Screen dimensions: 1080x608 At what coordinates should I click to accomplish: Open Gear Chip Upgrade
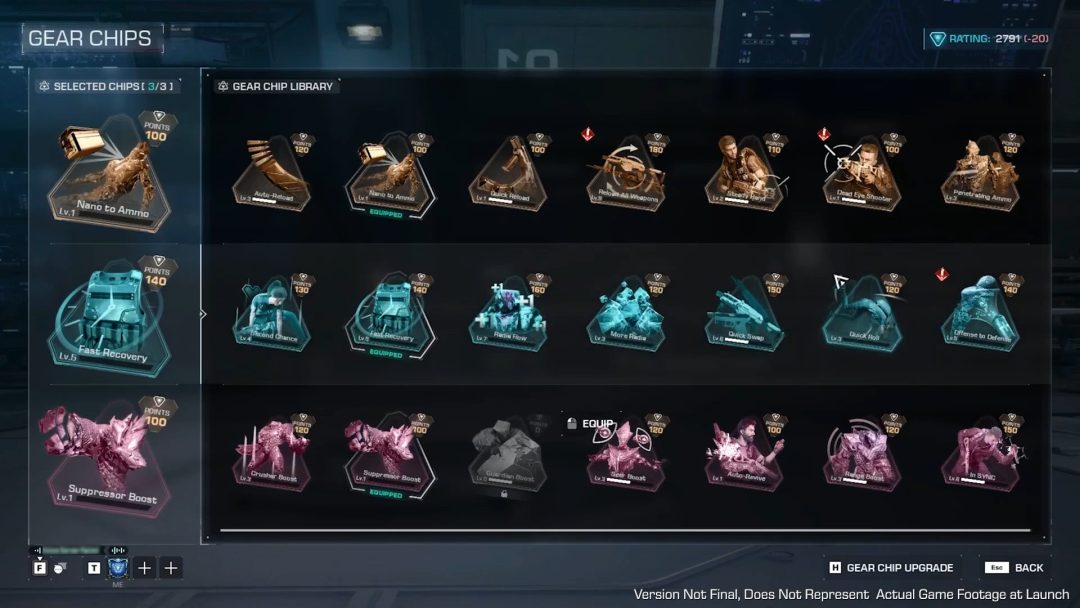890,568
